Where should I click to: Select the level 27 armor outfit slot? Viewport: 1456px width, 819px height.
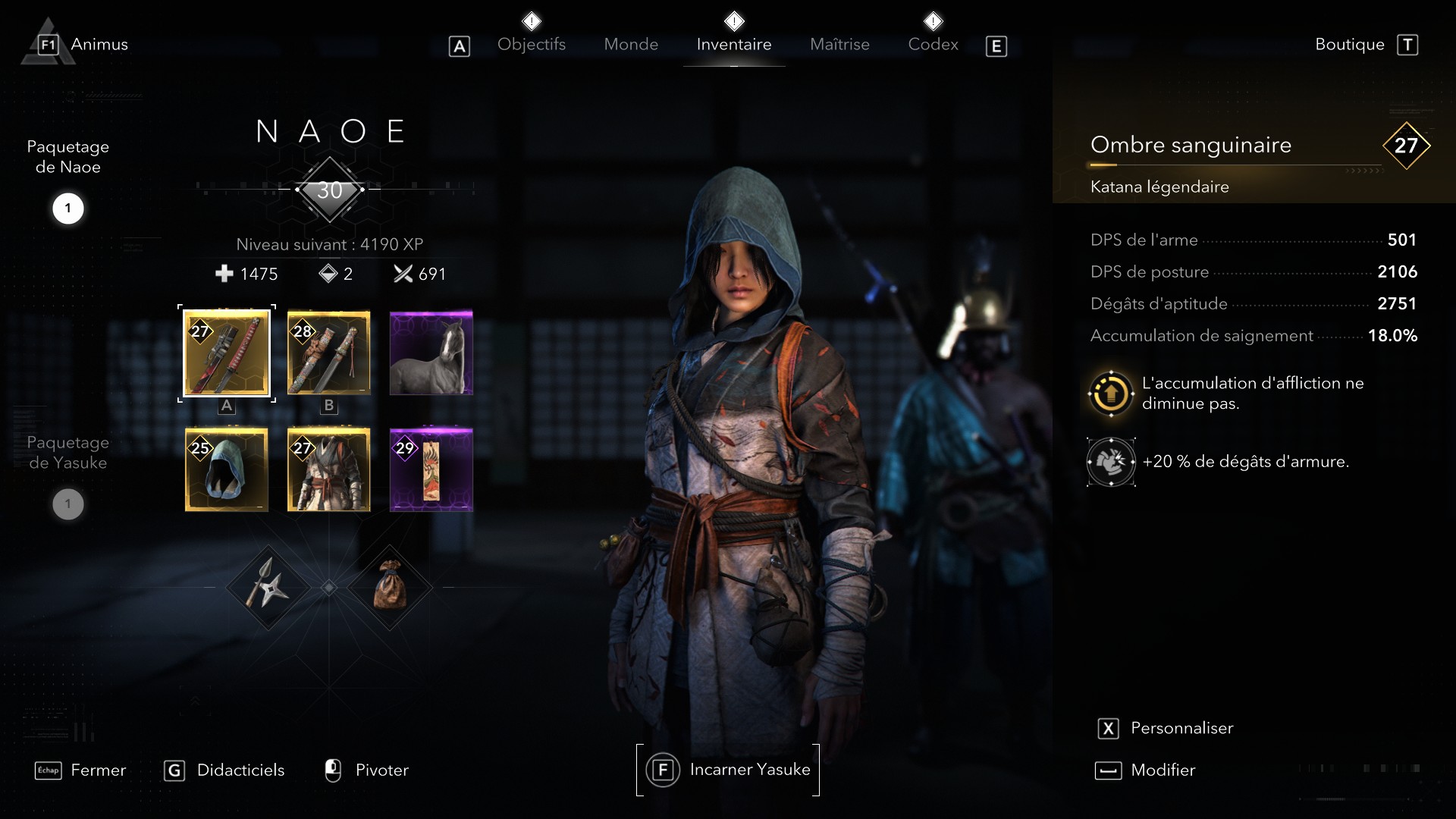coord(328,470)
